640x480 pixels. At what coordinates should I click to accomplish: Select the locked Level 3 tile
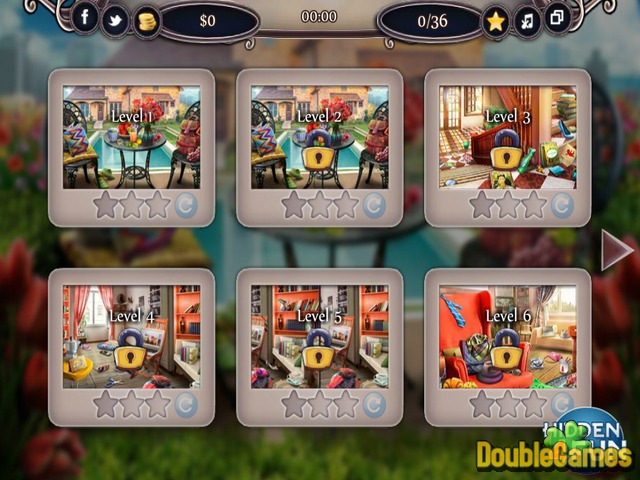click(507, 136)
